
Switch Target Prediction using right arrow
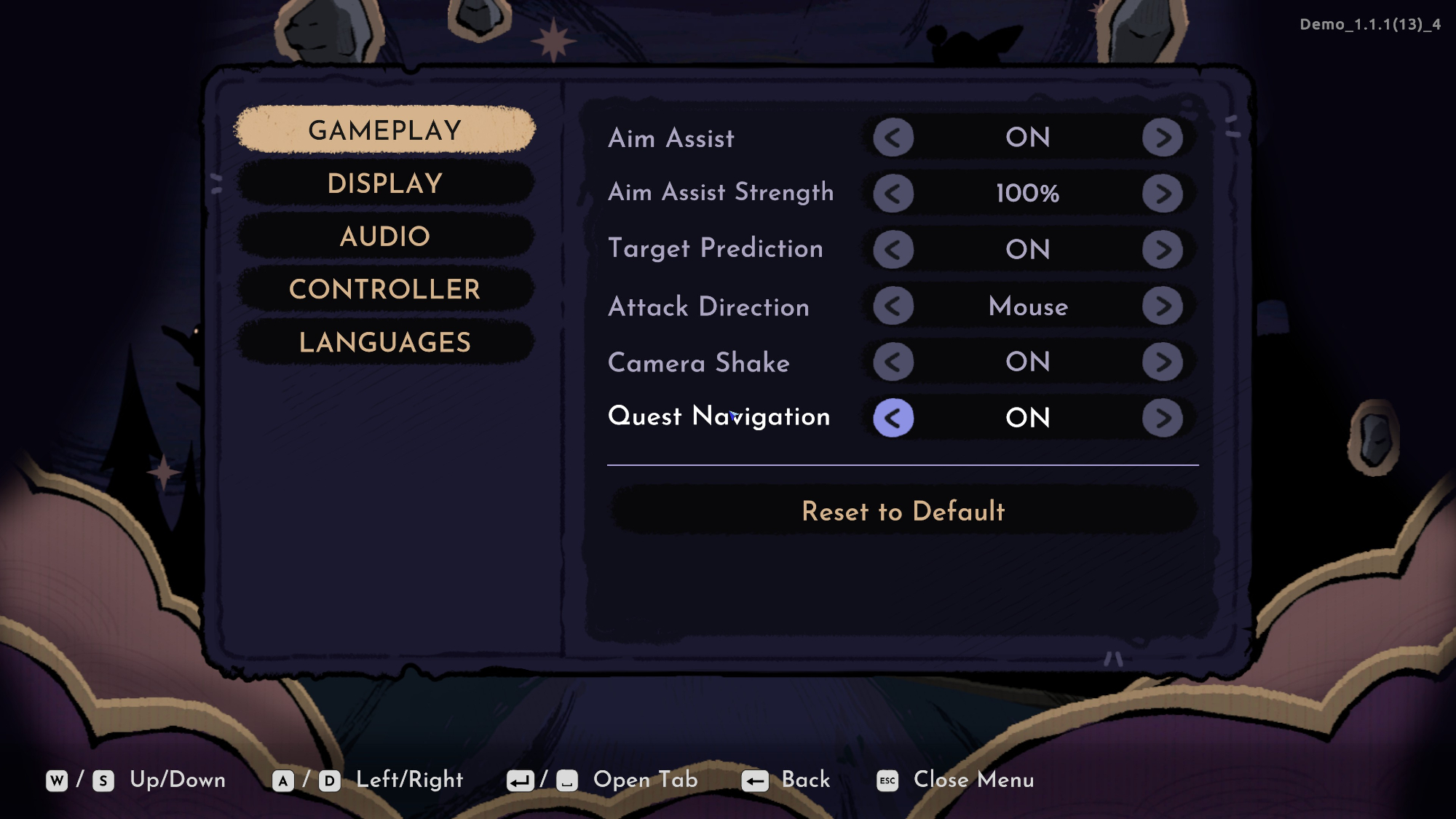(x=1162, y=250)
